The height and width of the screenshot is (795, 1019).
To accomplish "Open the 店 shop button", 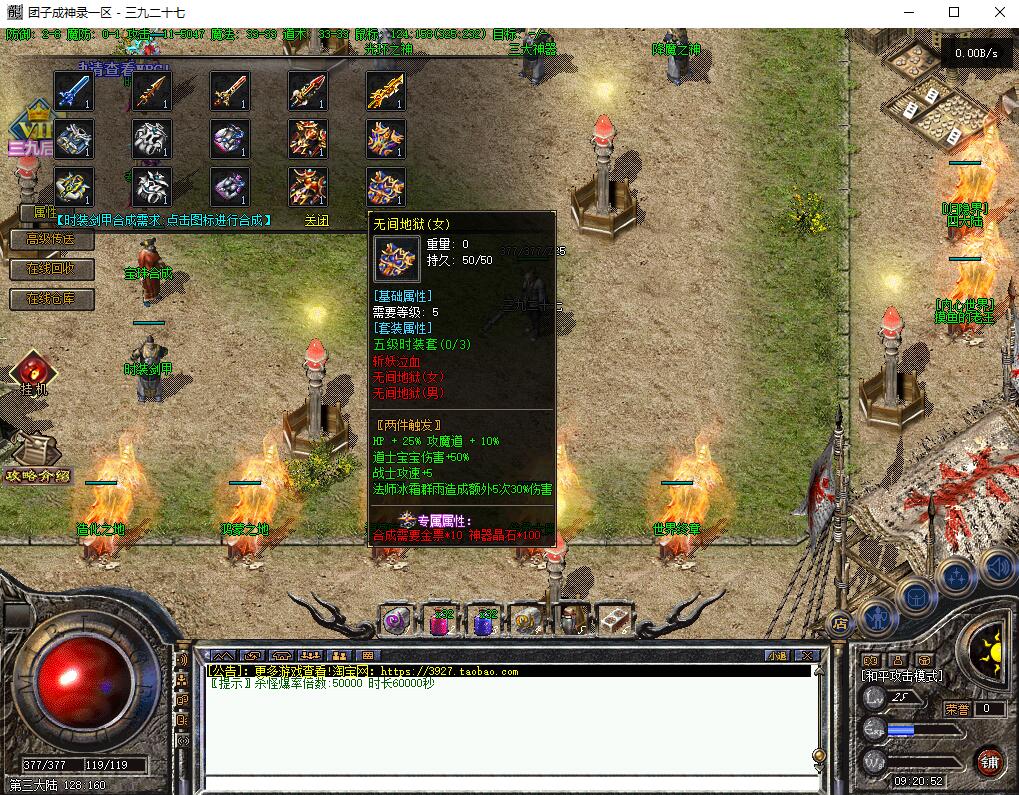I will [x=839, y=624].
